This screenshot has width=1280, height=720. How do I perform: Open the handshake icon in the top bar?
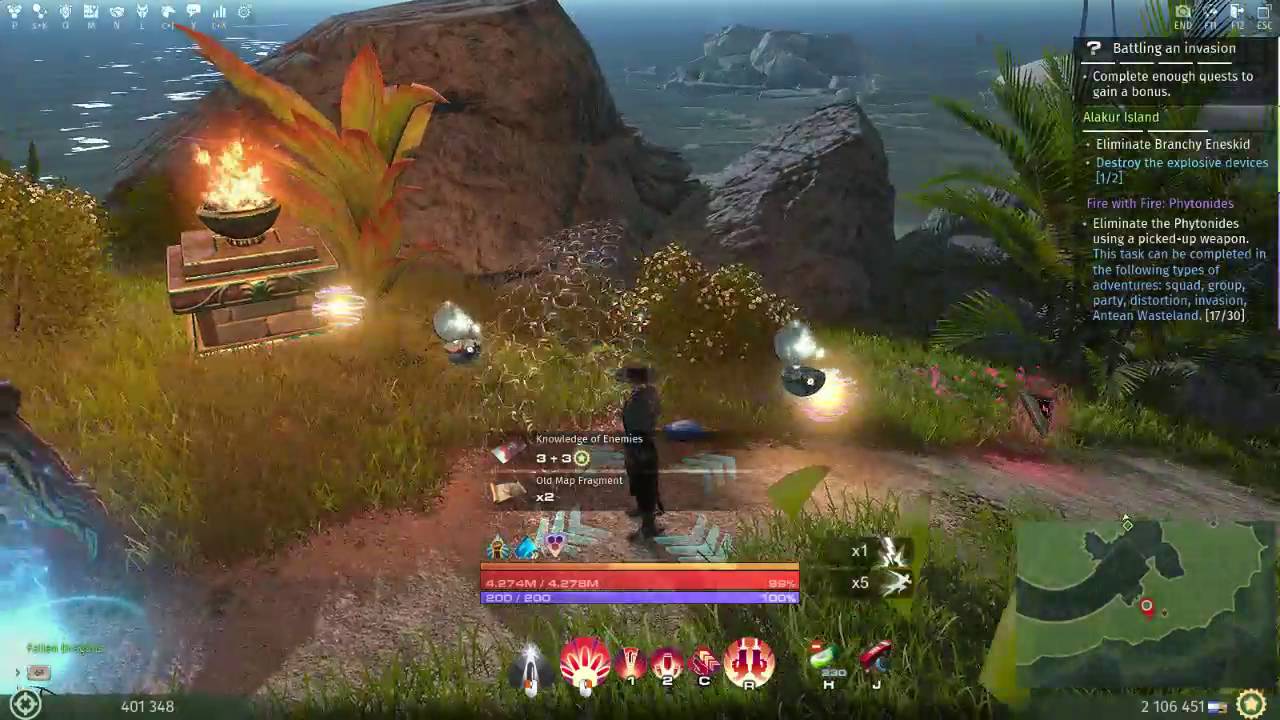point(116,12)
